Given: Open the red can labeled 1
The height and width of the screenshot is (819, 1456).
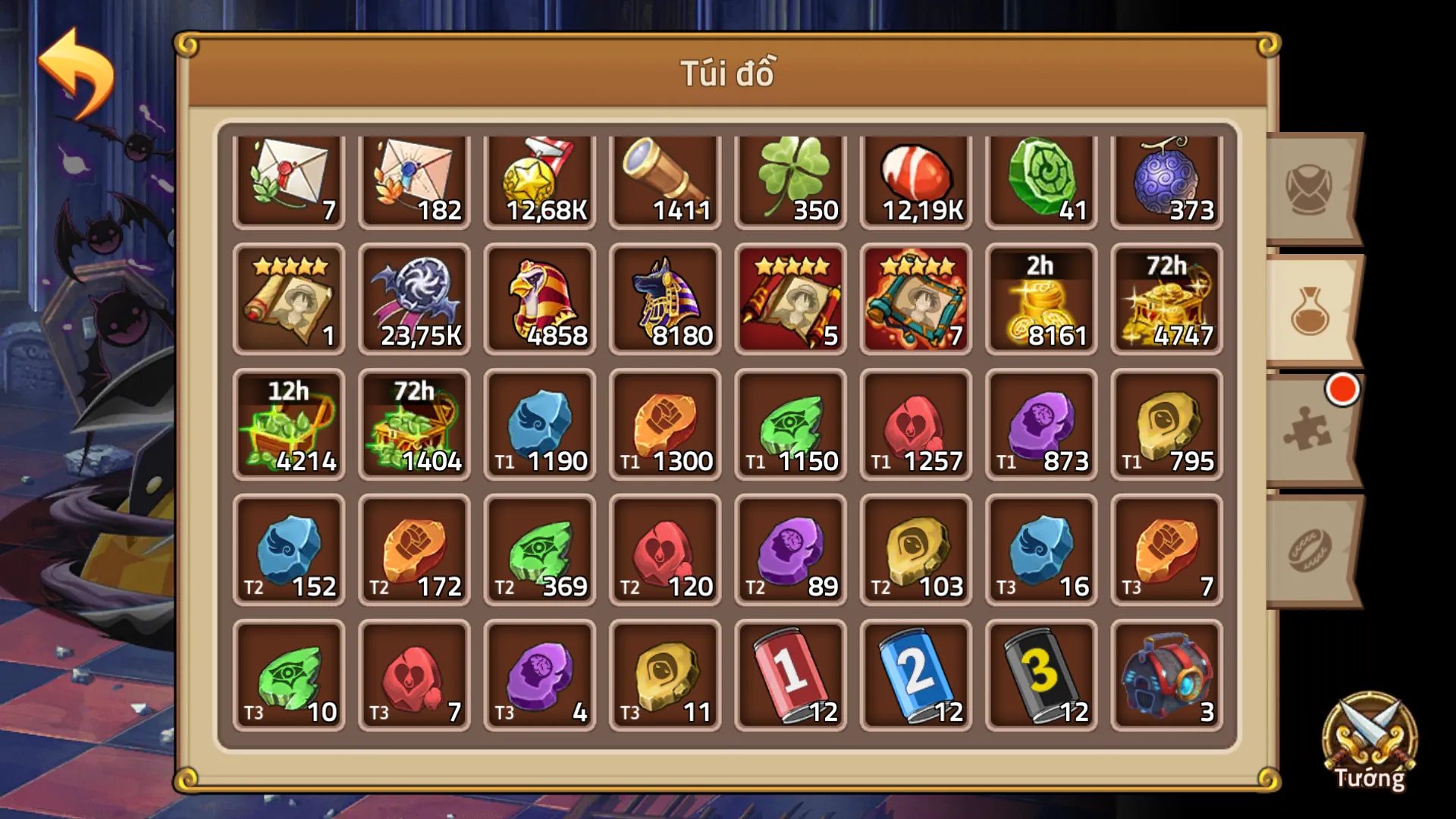Looking at the screenshot, I should coord(791,675).
